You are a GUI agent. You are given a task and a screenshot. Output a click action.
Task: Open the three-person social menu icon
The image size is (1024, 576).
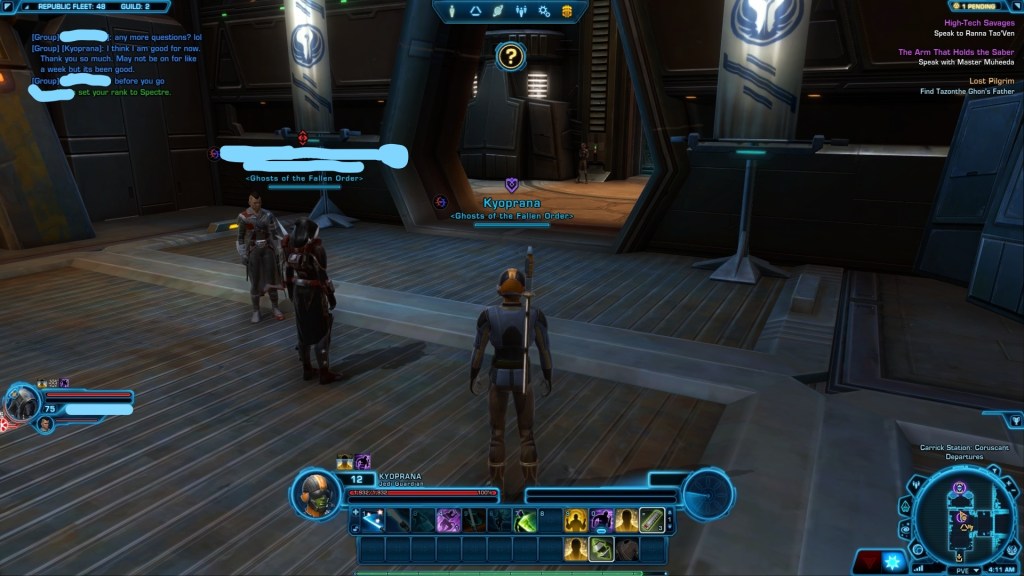(521, 11)
